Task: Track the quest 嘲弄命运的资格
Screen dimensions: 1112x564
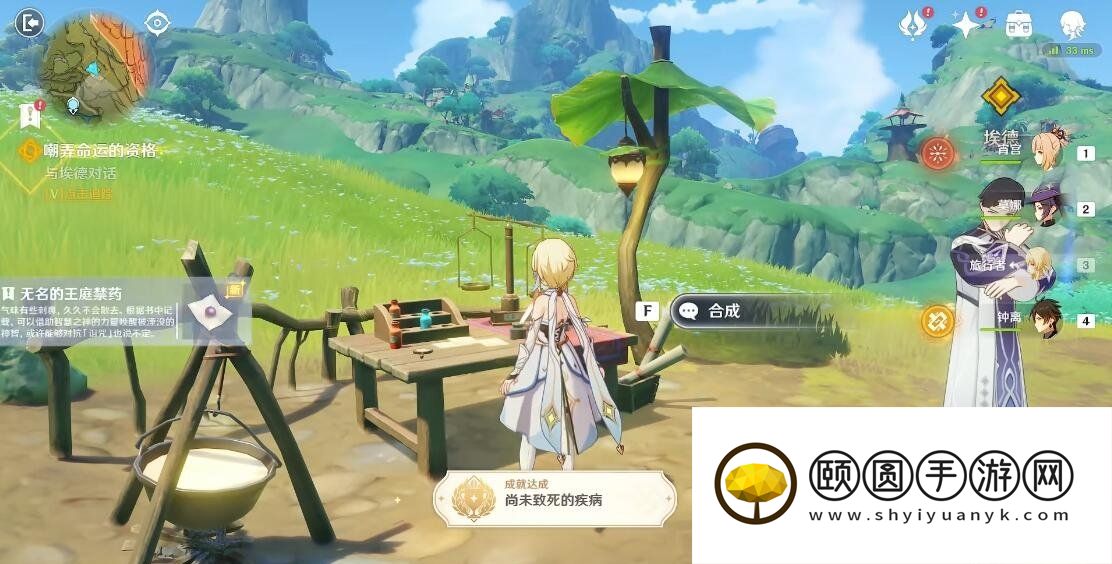Action: click(x=100, y=151)
